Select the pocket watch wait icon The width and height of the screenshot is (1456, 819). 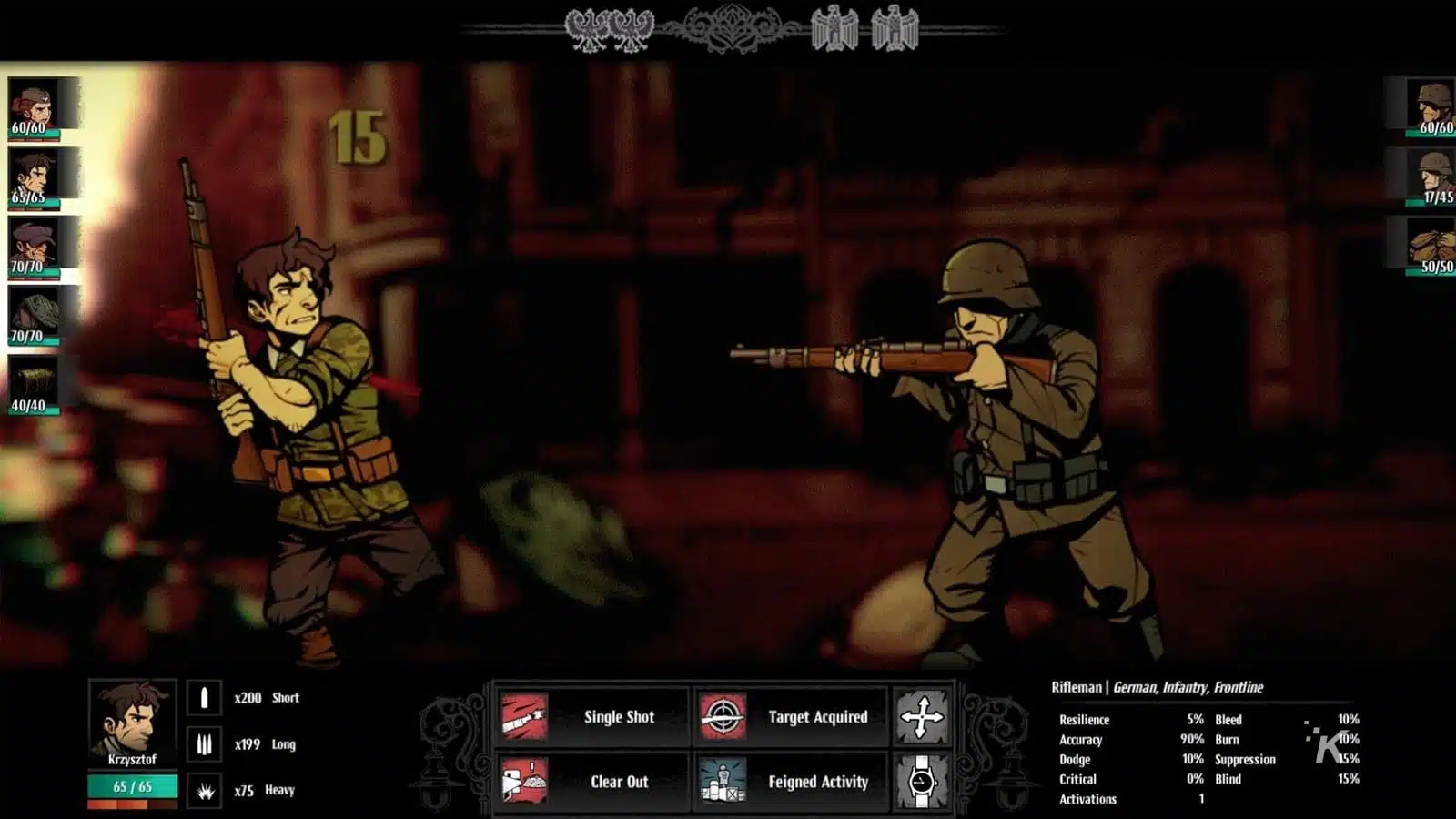click(921, 781)
